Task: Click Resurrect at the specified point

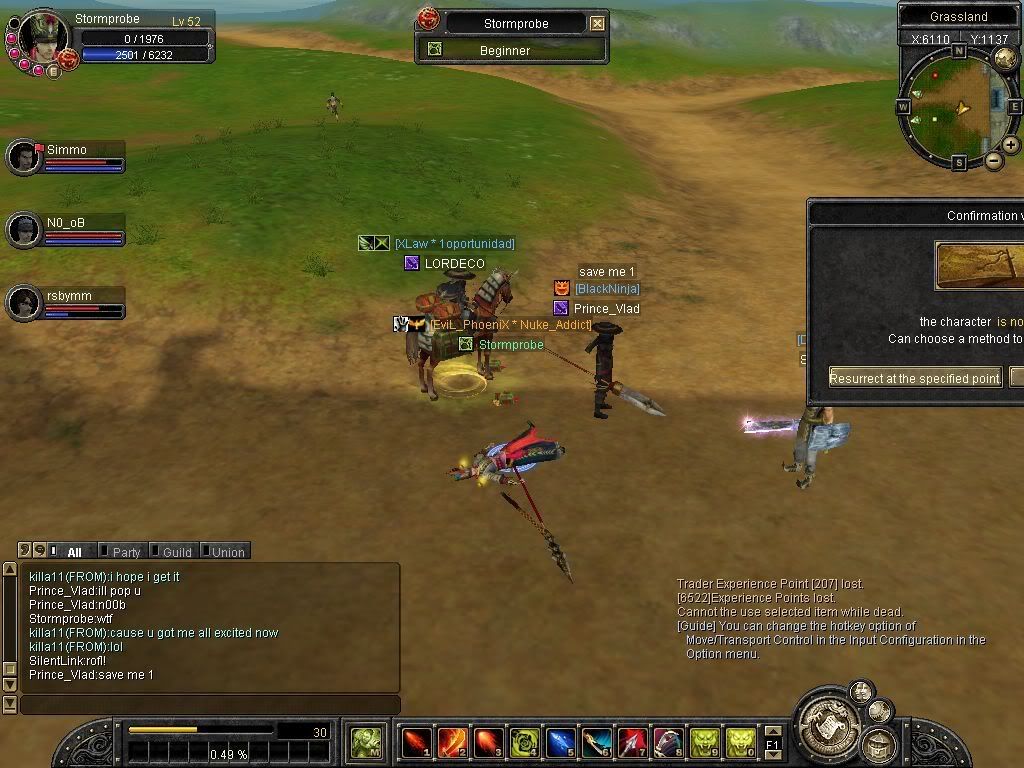Action: click(x=915, y=378)
